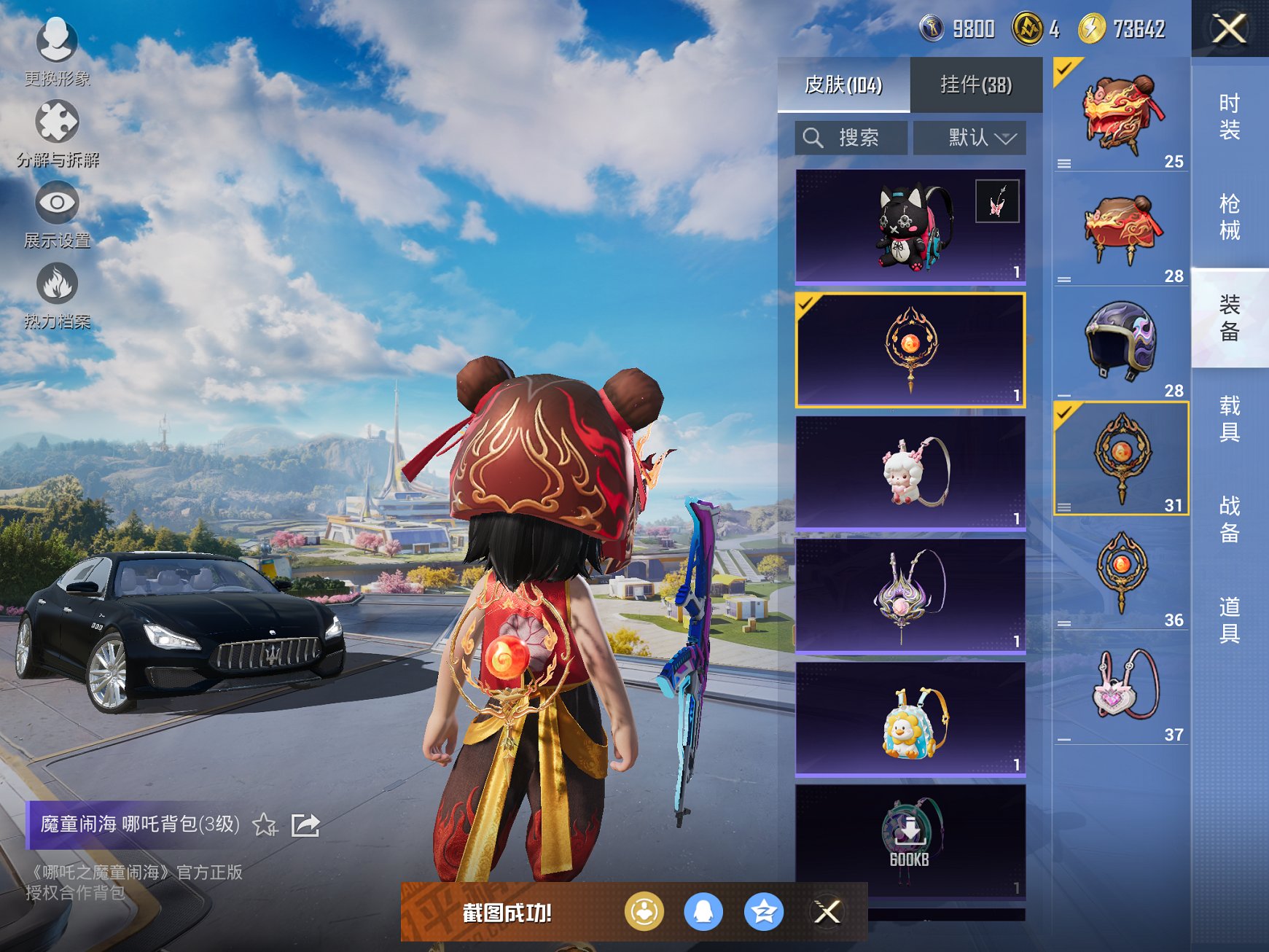Select the purple helmet equipment slot
This screenshot has width=1269, height=952.
(1120, 341)
